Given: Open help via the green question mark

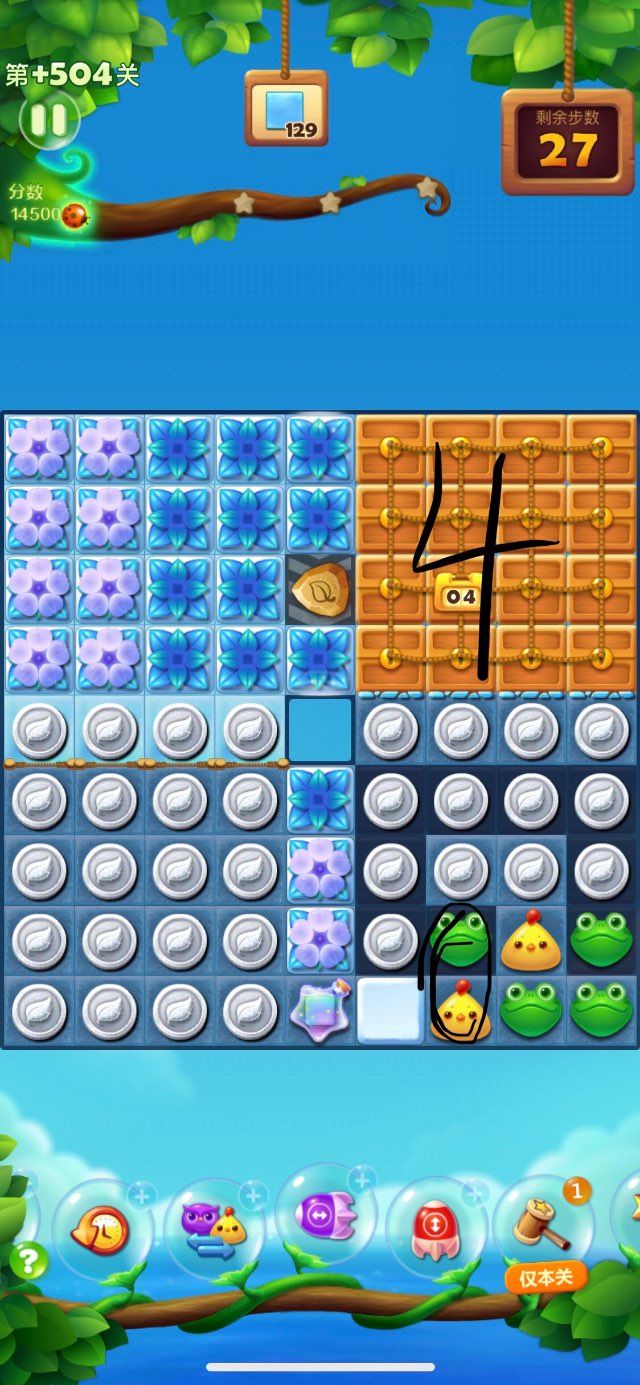Looking at the screenshot, I should point(28,1260).
